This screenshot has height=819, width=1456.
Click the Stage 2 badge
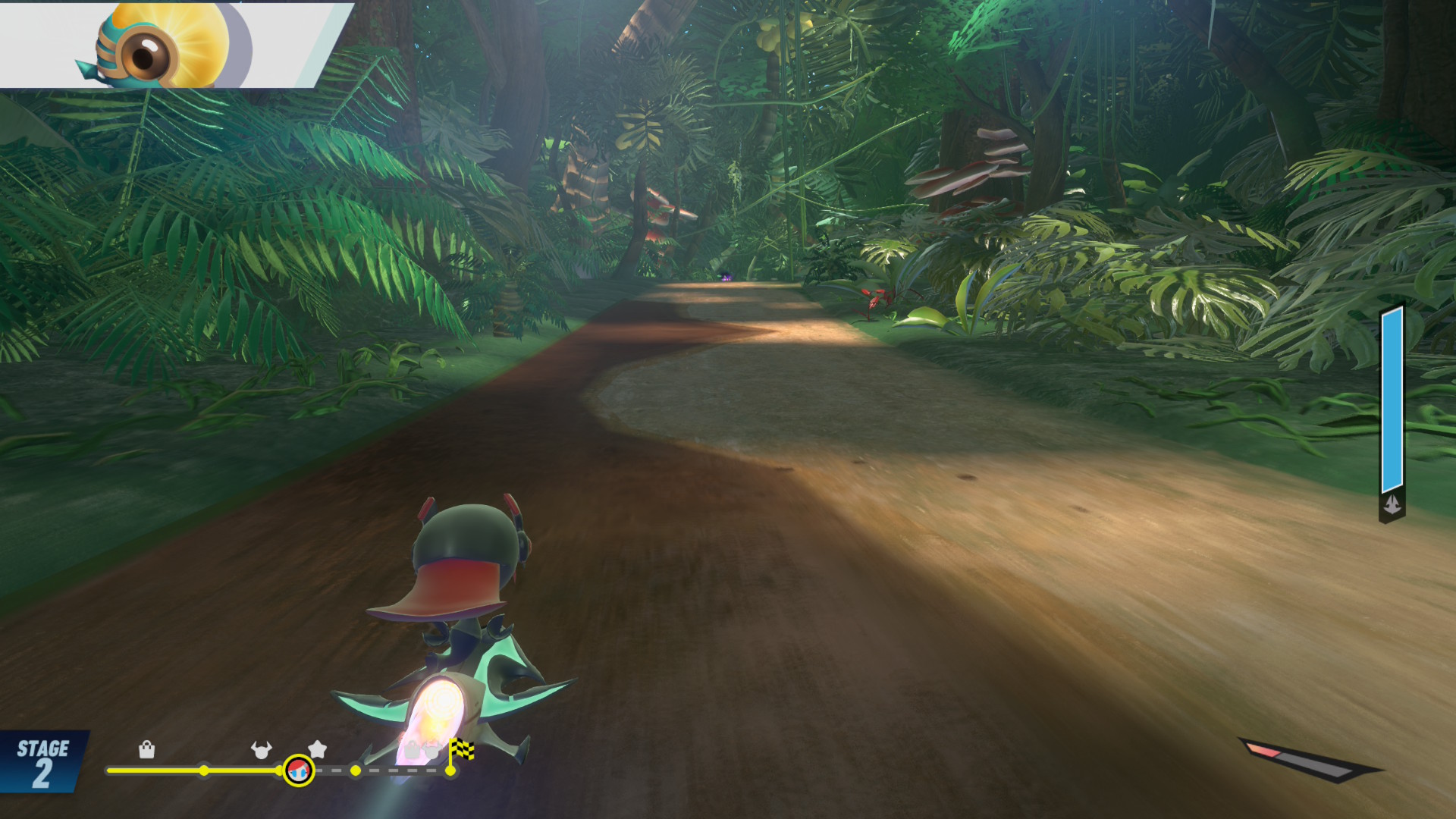click(43, 762)
